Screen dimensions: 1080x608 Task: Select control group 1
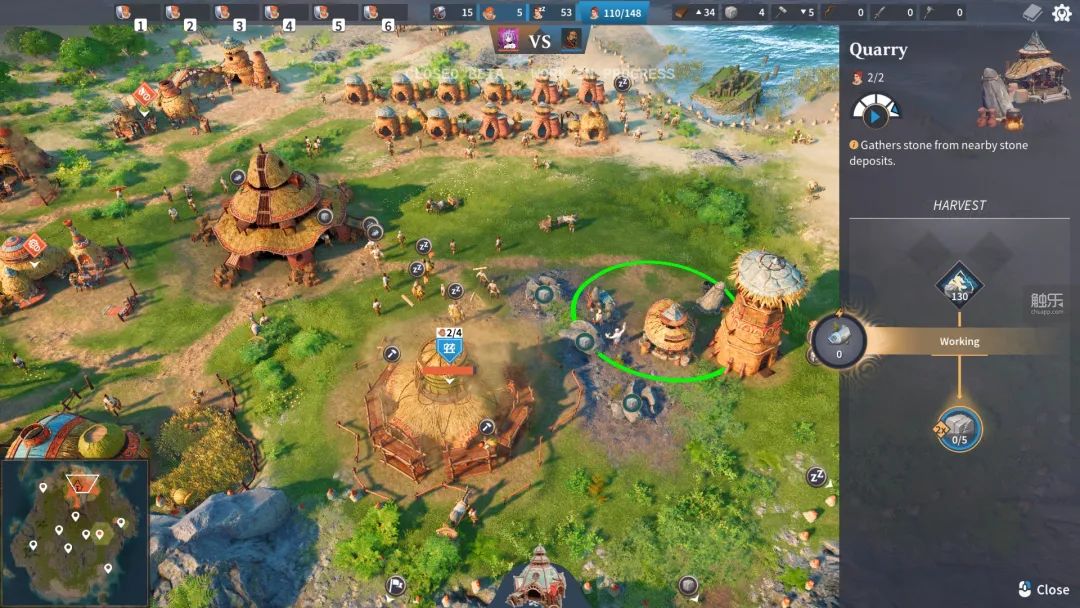133,14
